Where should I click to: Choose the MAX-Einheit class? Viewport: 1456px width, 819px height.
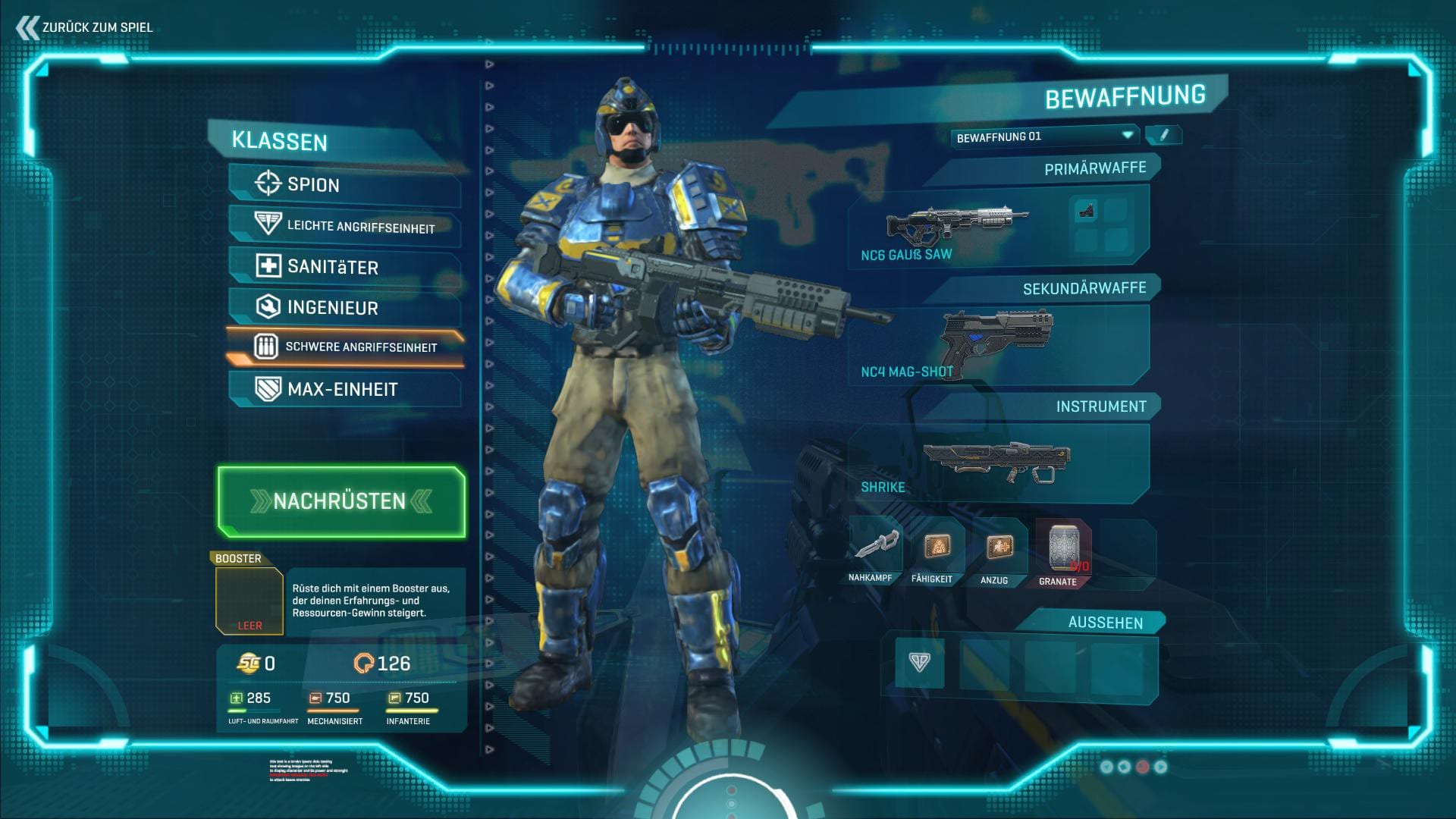[344, 389]
